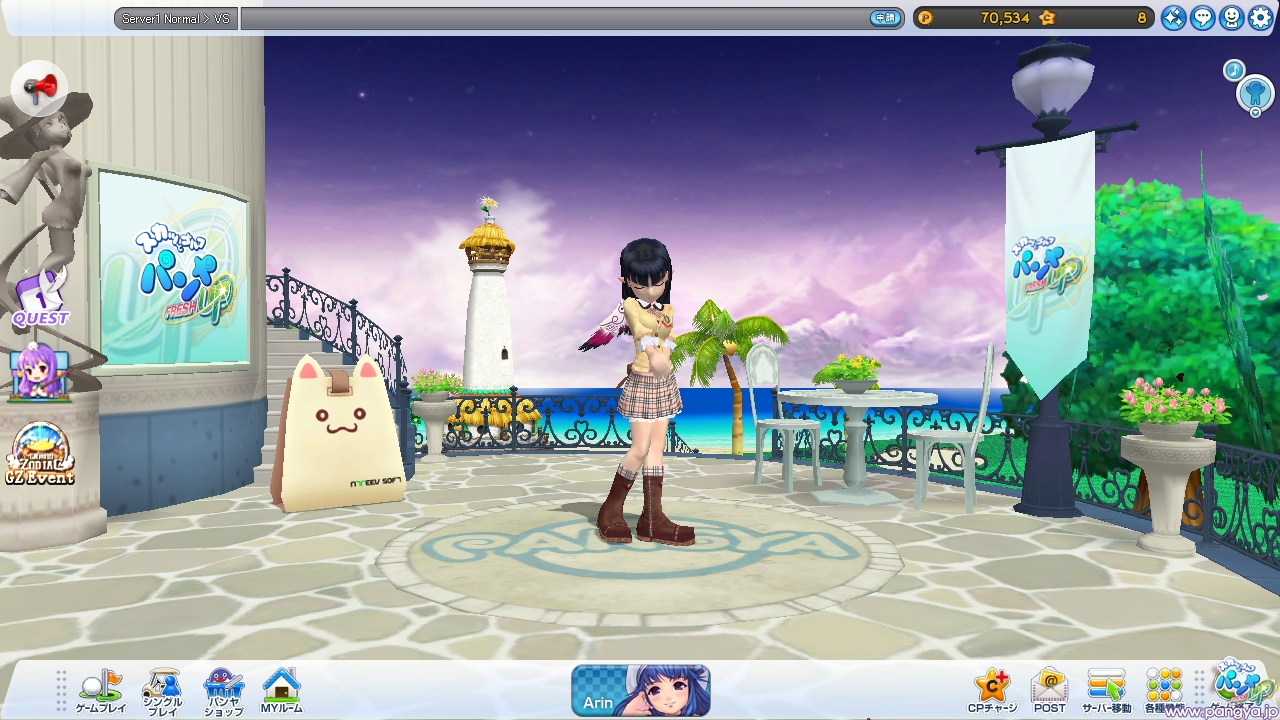Open CPチャージ star icon

point(992,689)
